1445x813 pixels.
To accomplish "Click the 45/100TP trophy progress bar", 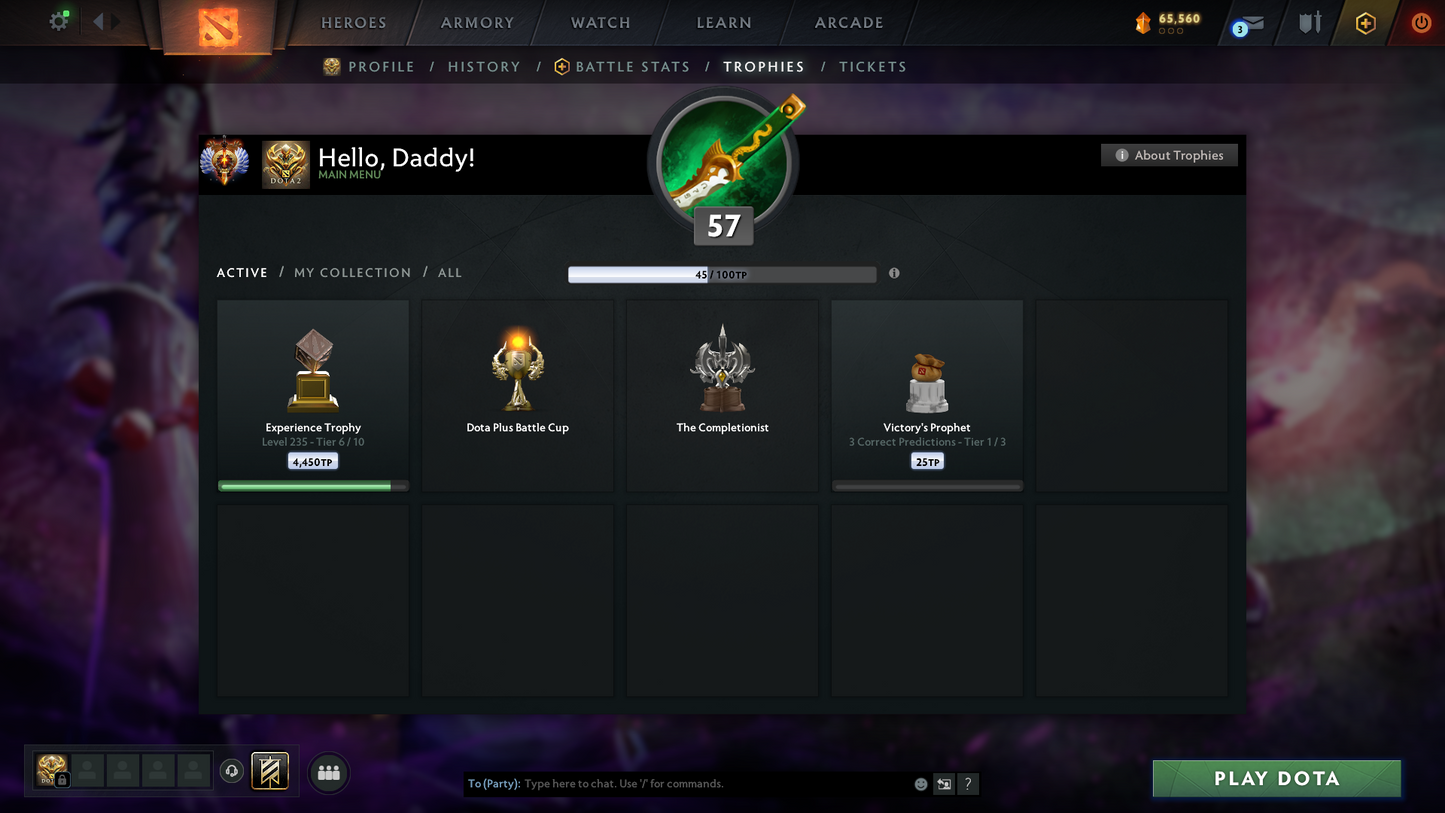I will [x=722, y=273].
